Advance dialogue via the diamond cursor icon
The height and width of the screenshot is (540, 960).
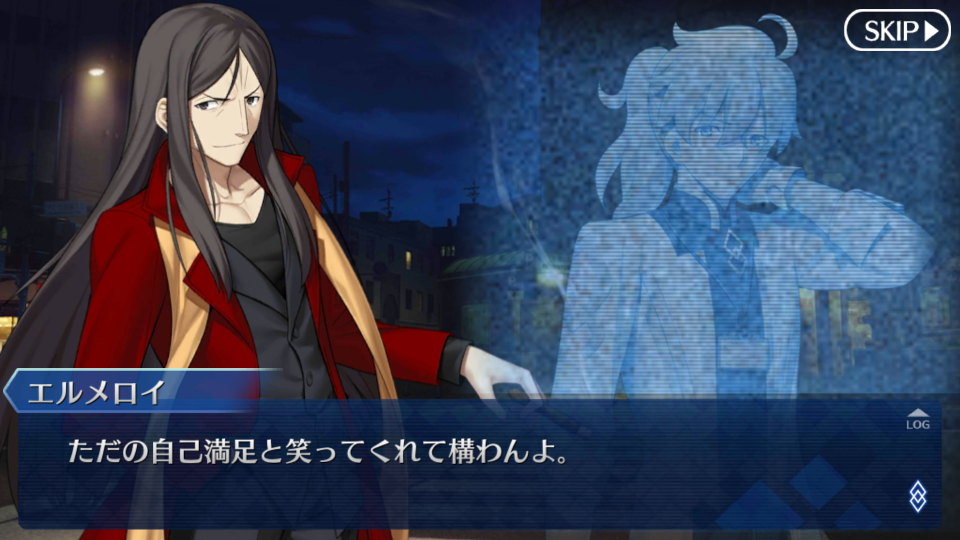tap(917, 495)
